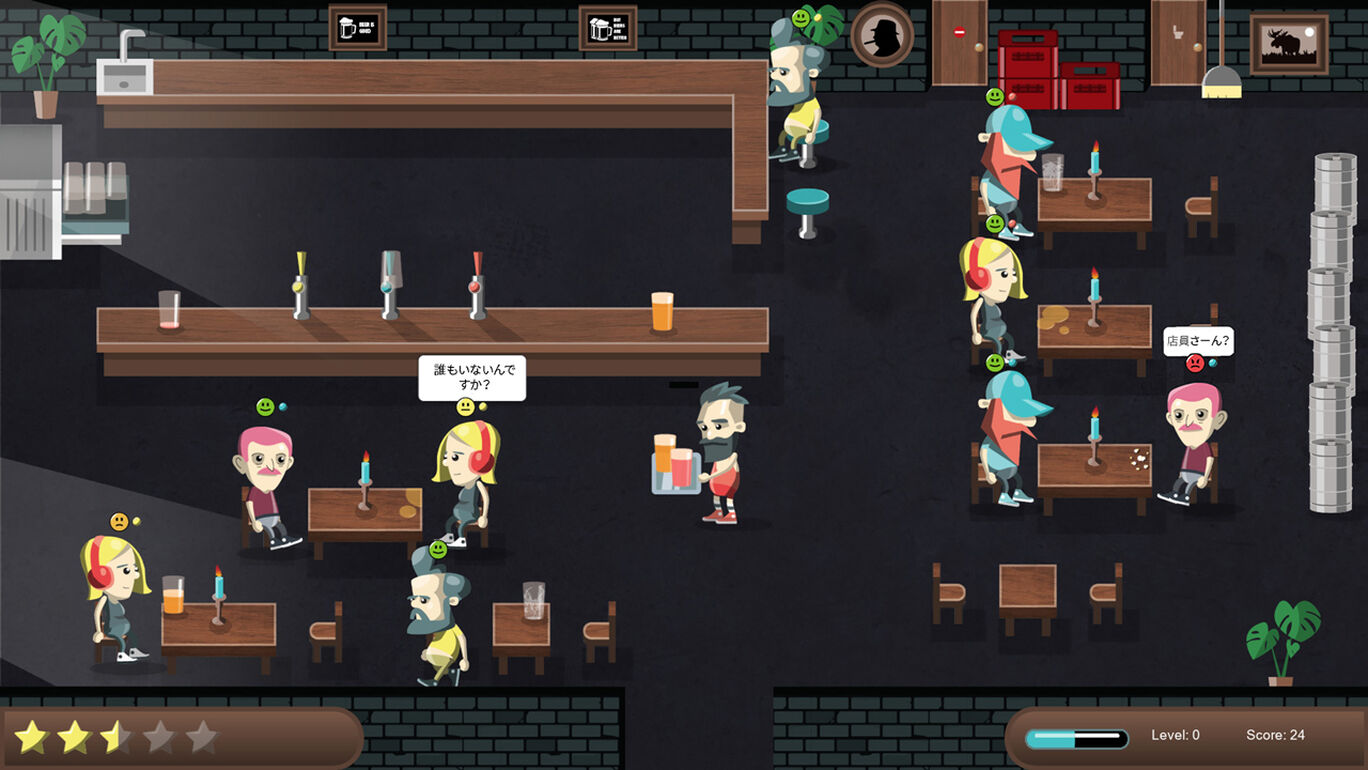Select the Level: 0 label
Viewport: 1368px width, 770px height.
pyautogui.click(x=1177, y=735)
